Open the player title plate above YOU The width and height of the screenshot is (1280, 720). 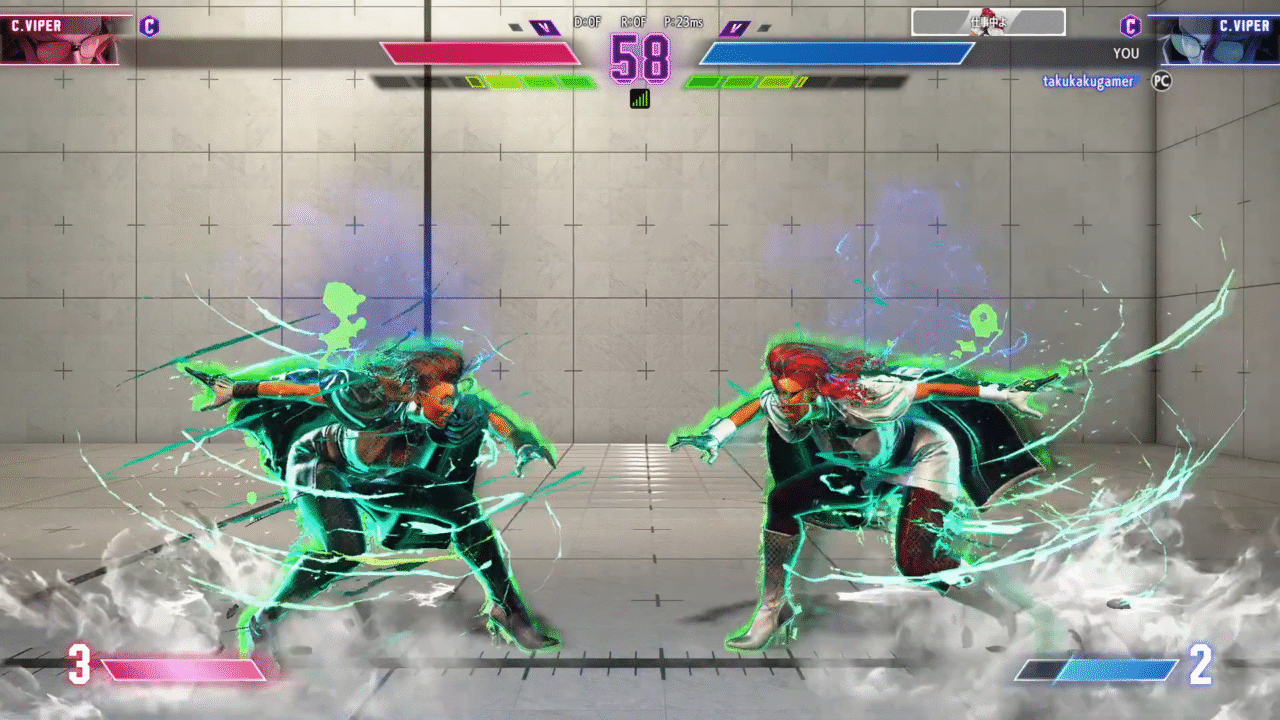(x=988, y=22)
